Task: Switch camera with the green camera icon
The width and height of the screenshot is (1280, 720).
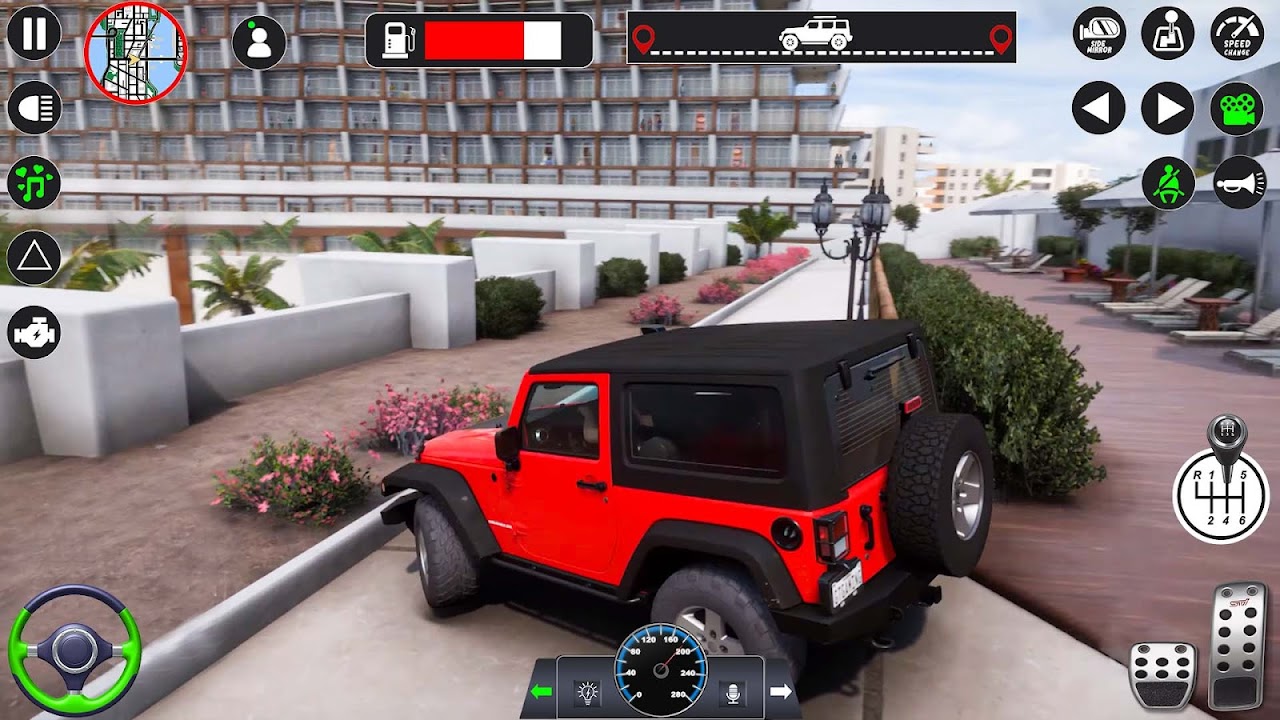Action: point(1237,108)
